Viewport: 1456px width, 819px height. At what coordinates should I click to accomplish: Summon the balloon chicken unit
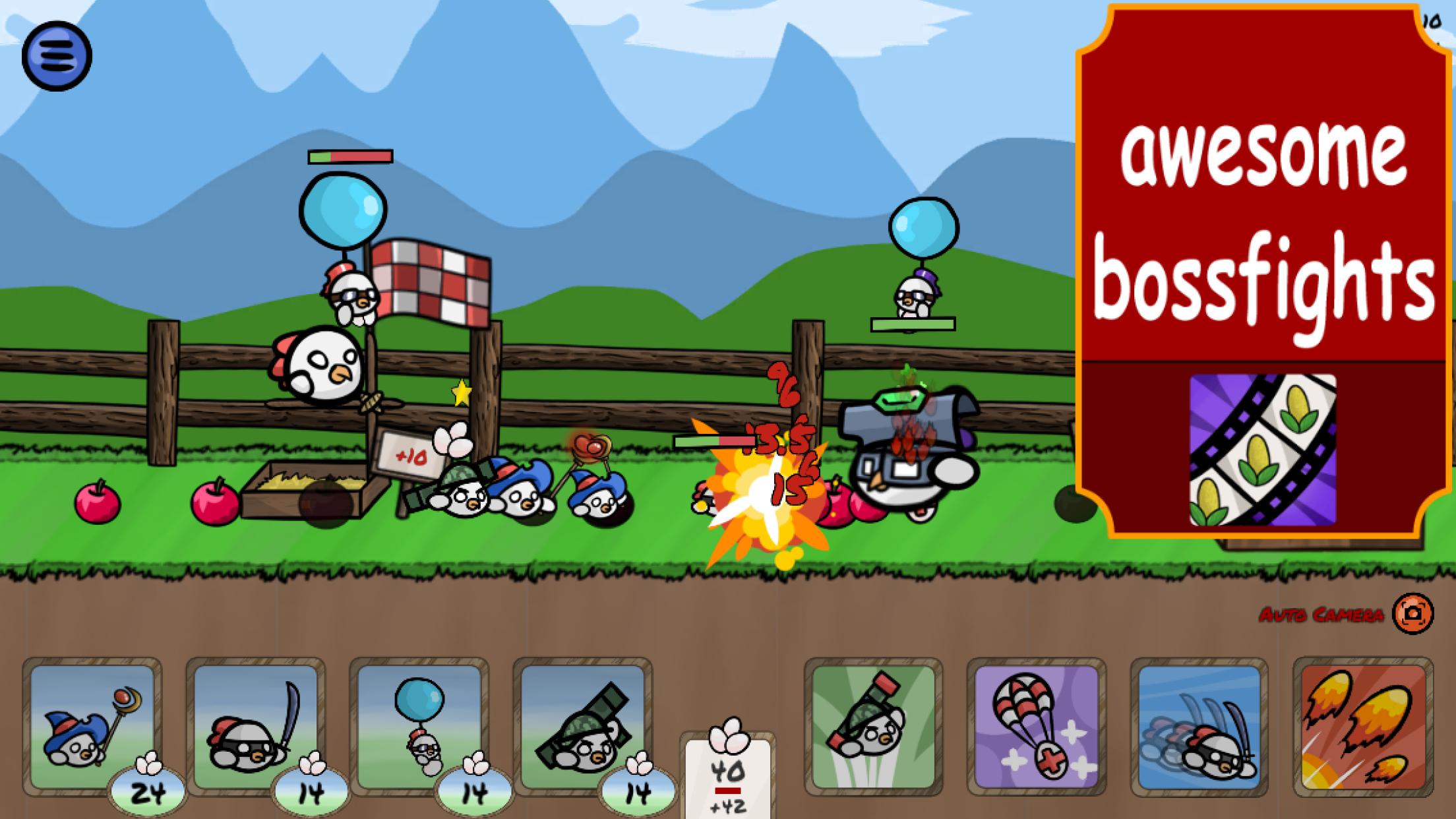(x=419, y=727)
